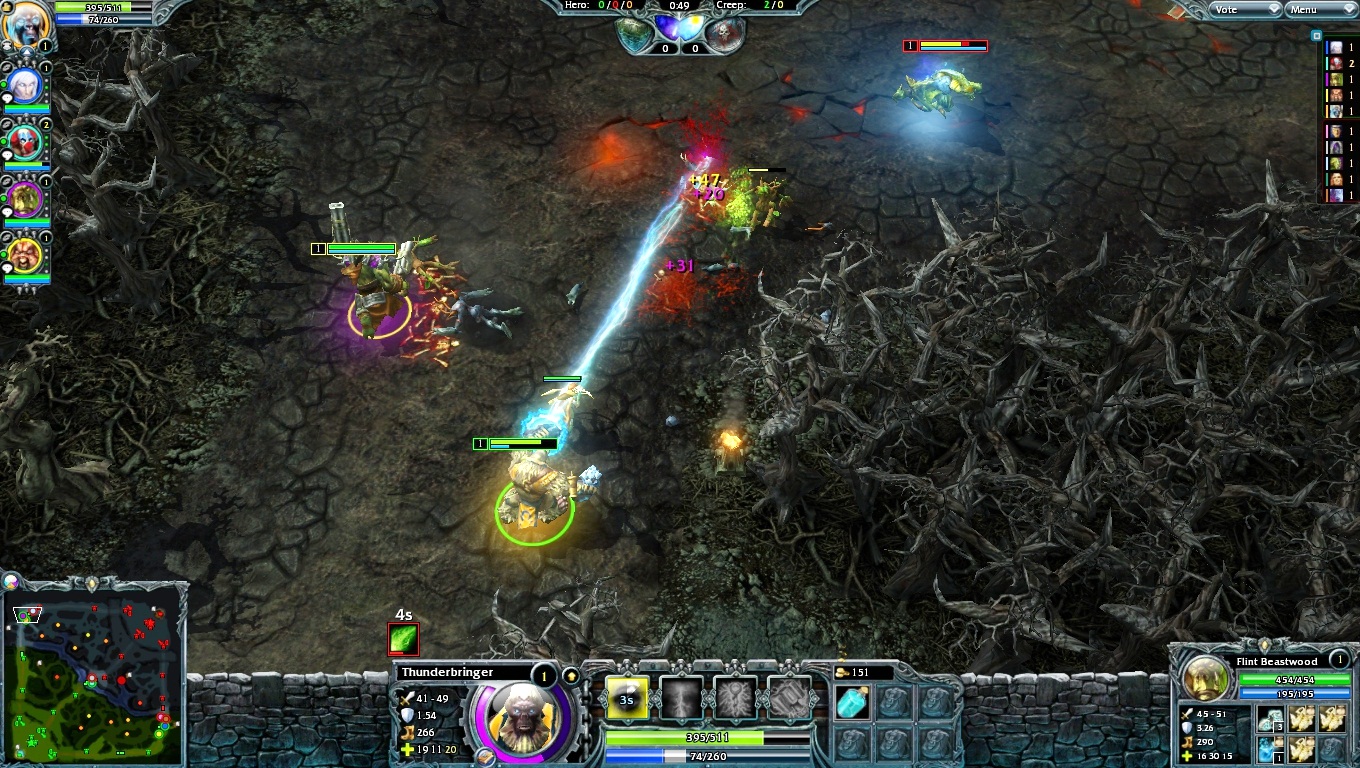Click the minimap
This screenshot has width=1360, height=768.
(95, 677)
